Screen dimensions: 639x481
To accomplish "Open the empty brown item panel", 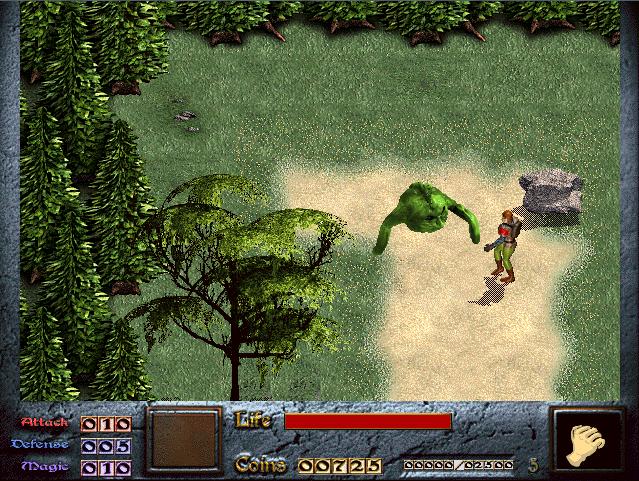I will (182, 440).
